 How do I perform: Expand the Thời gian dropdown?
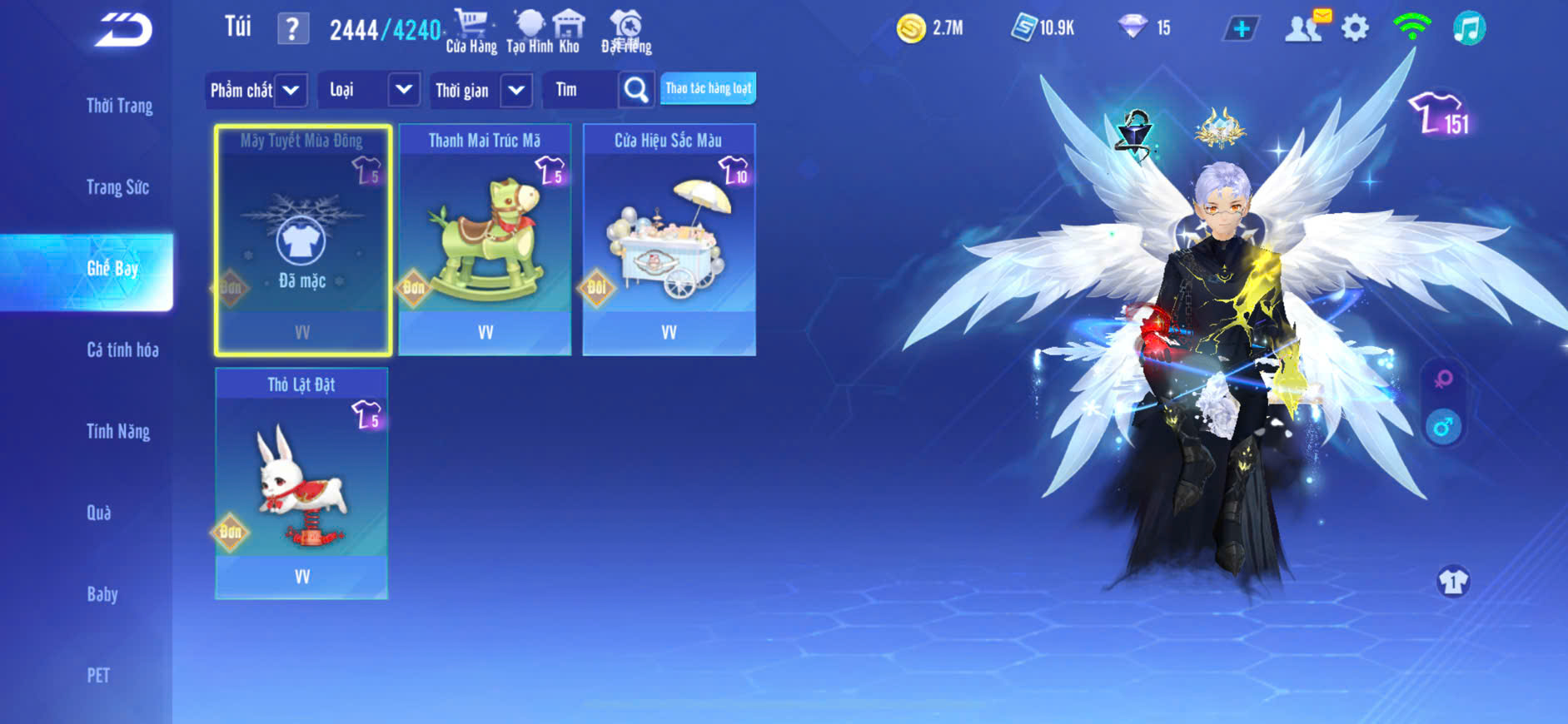(x=481, y=90)
